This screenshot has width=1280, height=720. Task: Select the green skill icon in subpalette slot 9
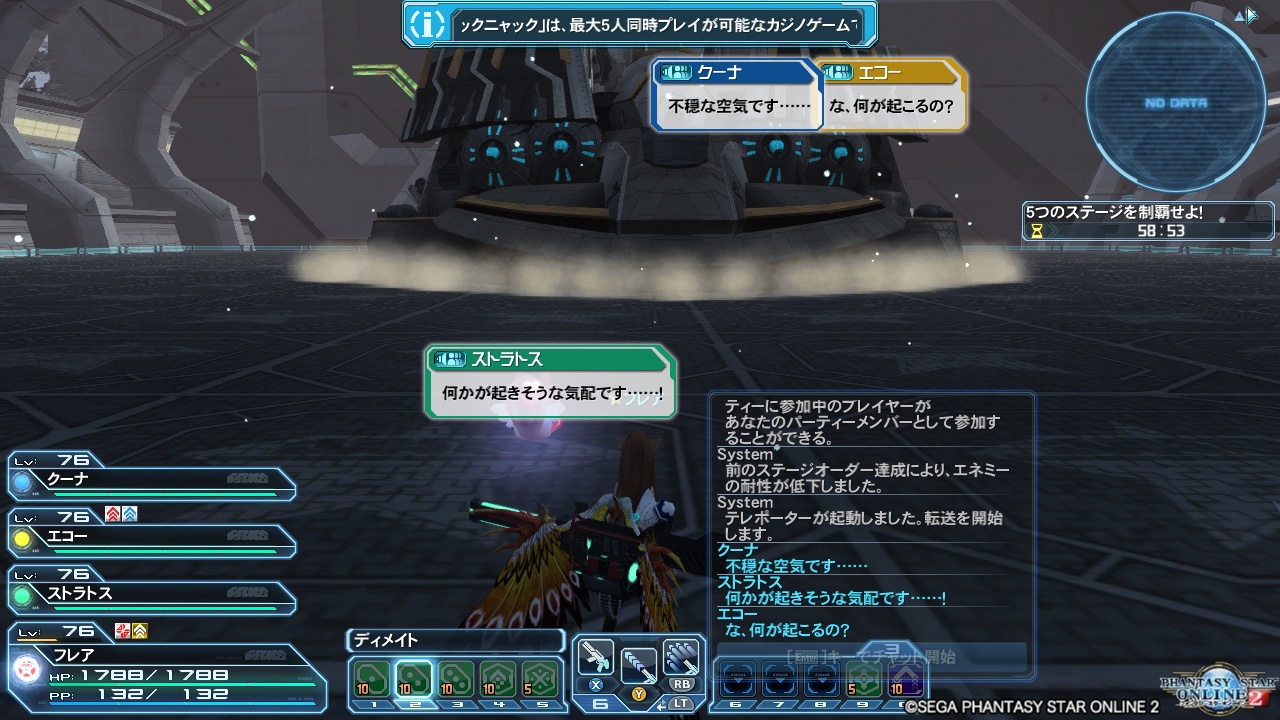(863, 679)
